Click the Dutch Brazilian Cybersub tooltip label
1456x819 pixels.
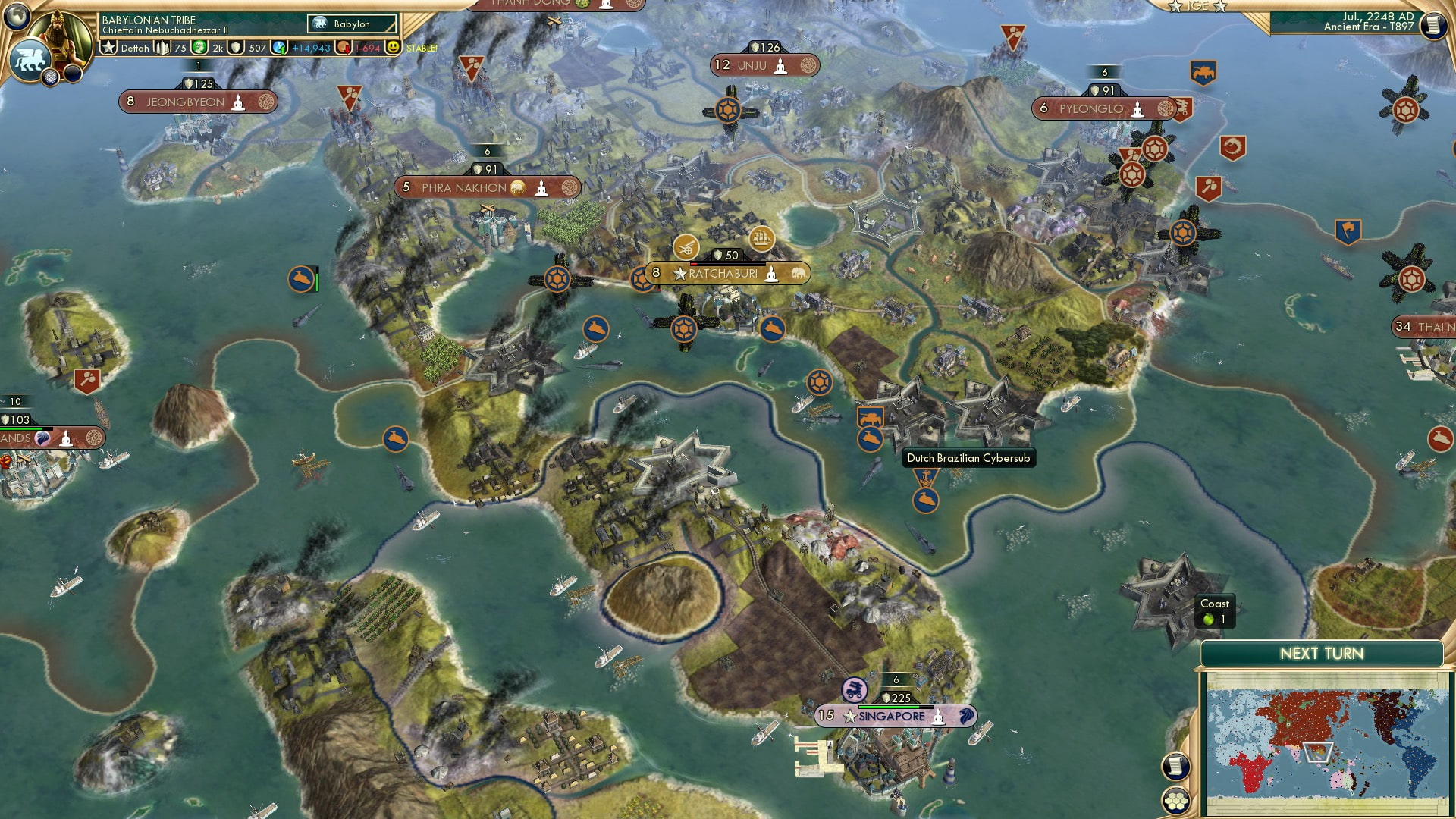pyautogui.click(x=968, y=459)
